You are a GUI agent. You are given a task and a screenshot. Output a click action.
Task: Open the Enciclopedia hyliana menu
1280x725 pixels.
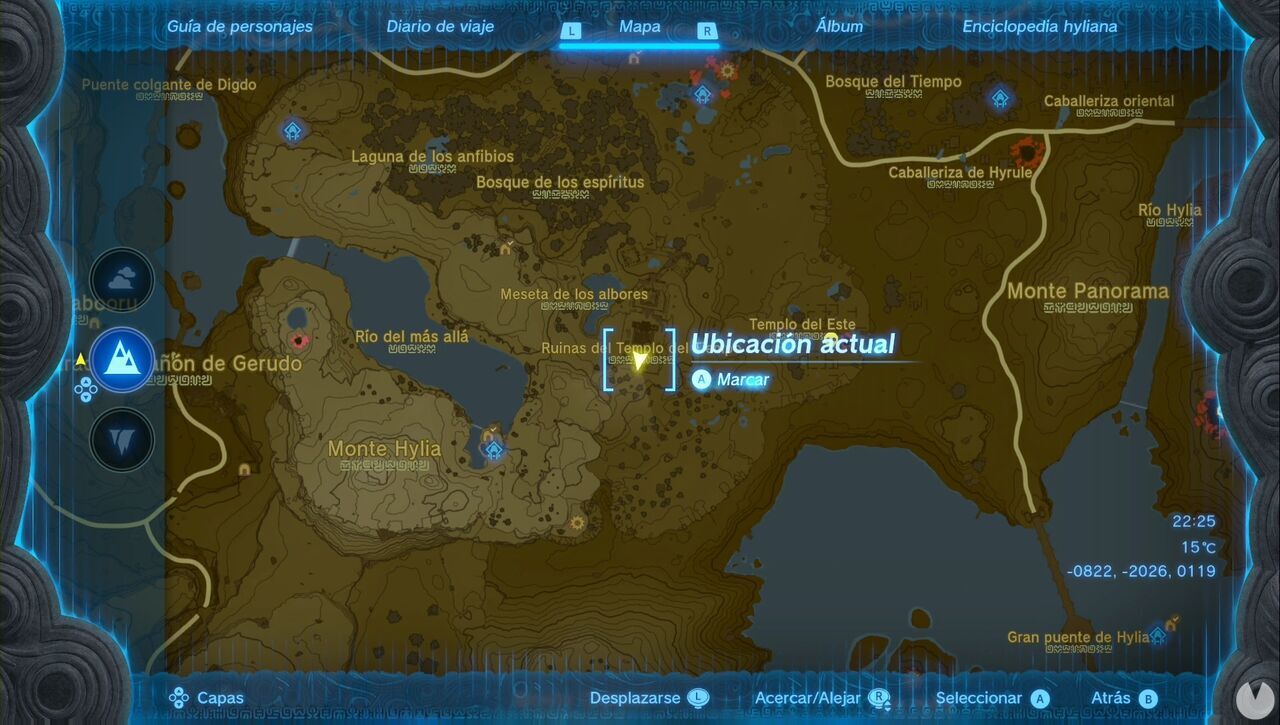[x=1040, y=27]
